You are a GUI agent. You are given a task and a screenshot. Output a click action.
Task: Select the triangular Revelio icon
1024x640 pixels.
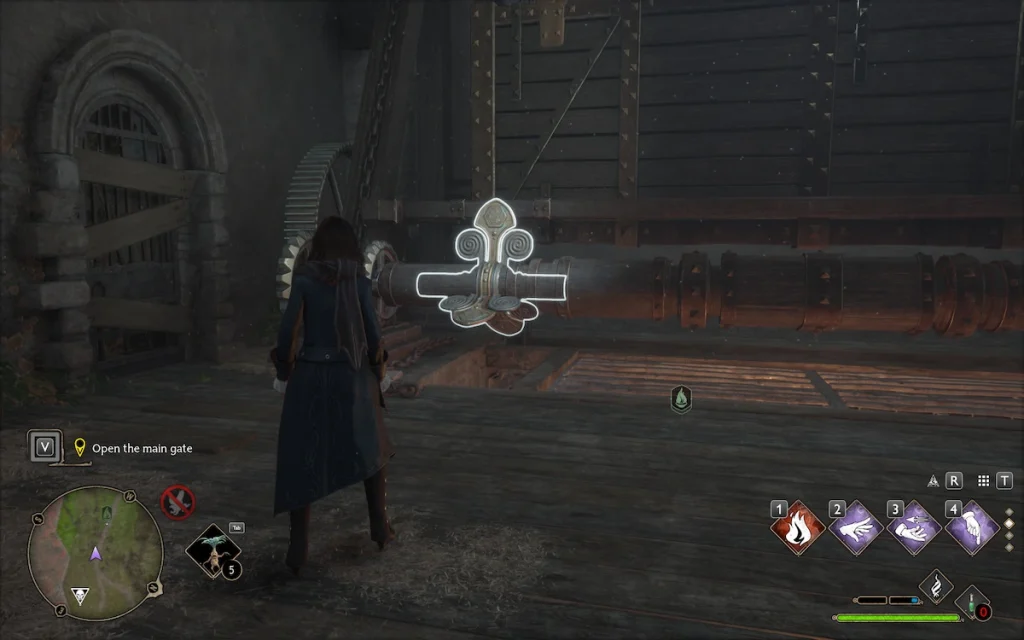tap(933, 481)
